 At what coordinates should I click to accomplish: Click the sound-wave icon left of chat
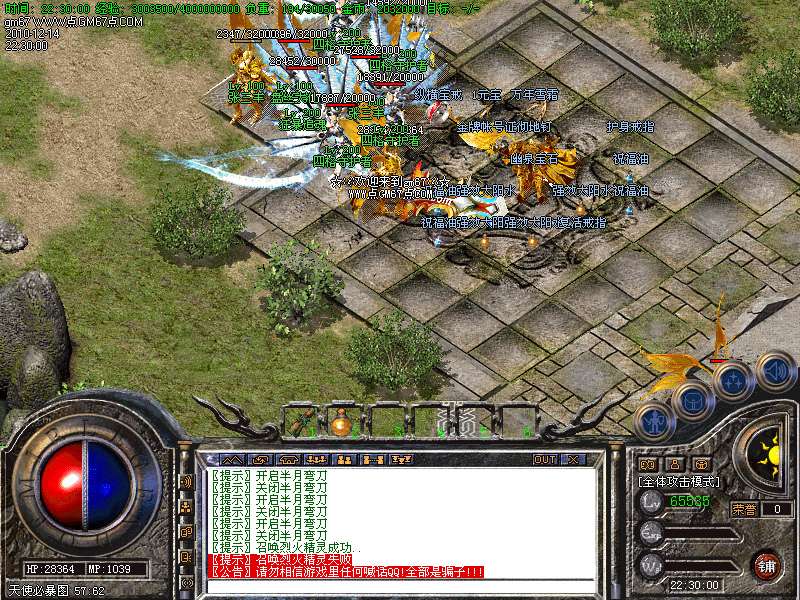[186, 482]
